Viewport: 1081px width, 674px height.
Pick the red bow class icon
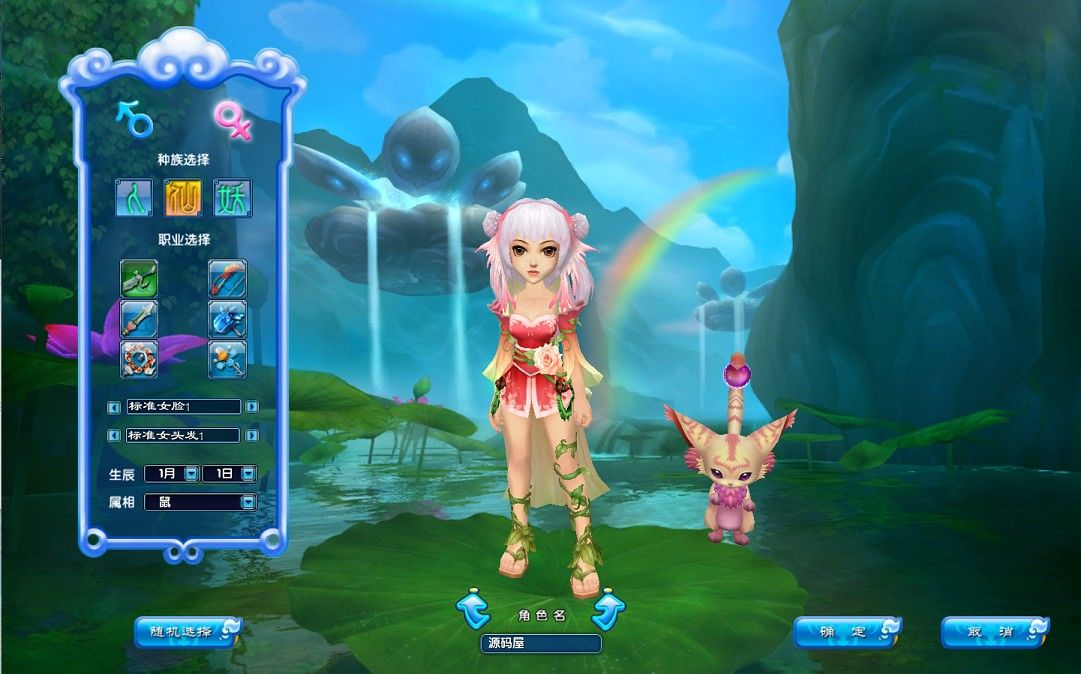pos(227,278)
